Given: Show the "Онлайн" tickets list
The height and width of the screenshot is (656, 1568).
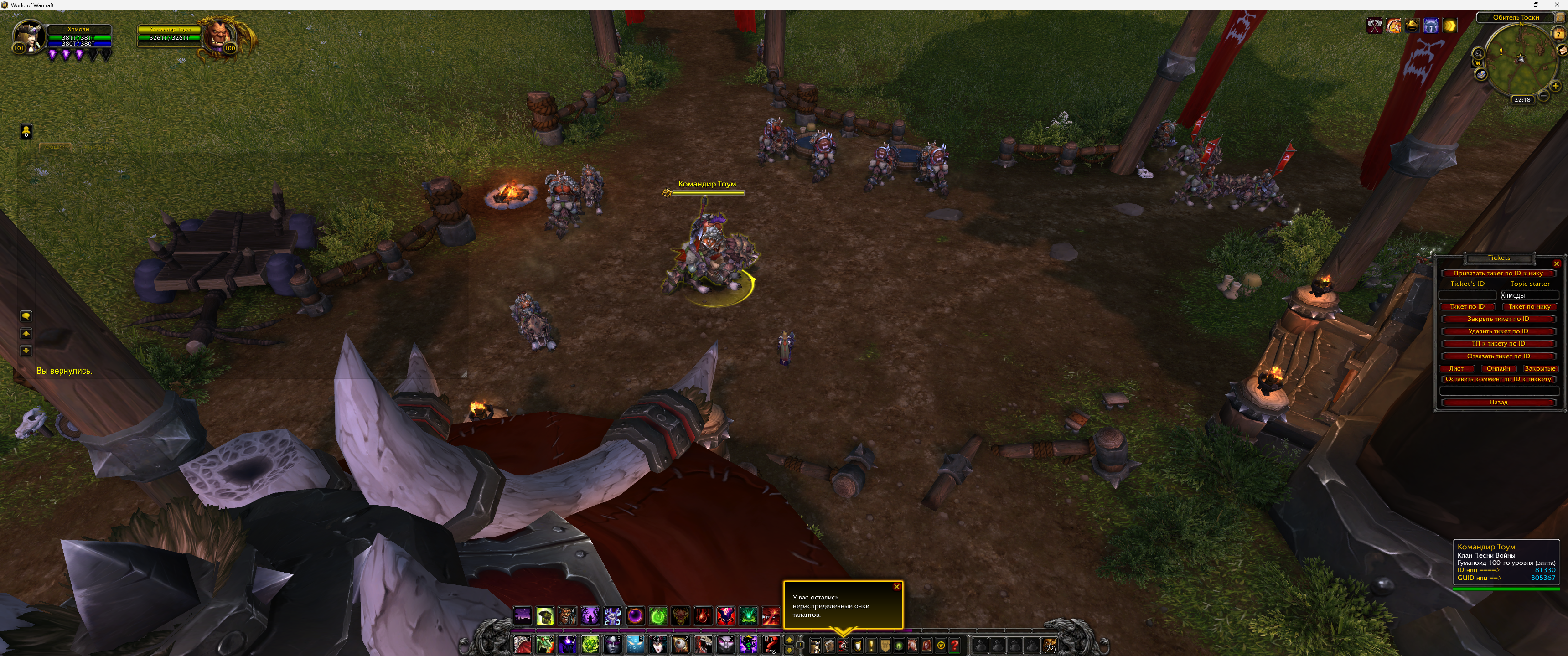Looking at the screenshot, I should click(1497, 369).
